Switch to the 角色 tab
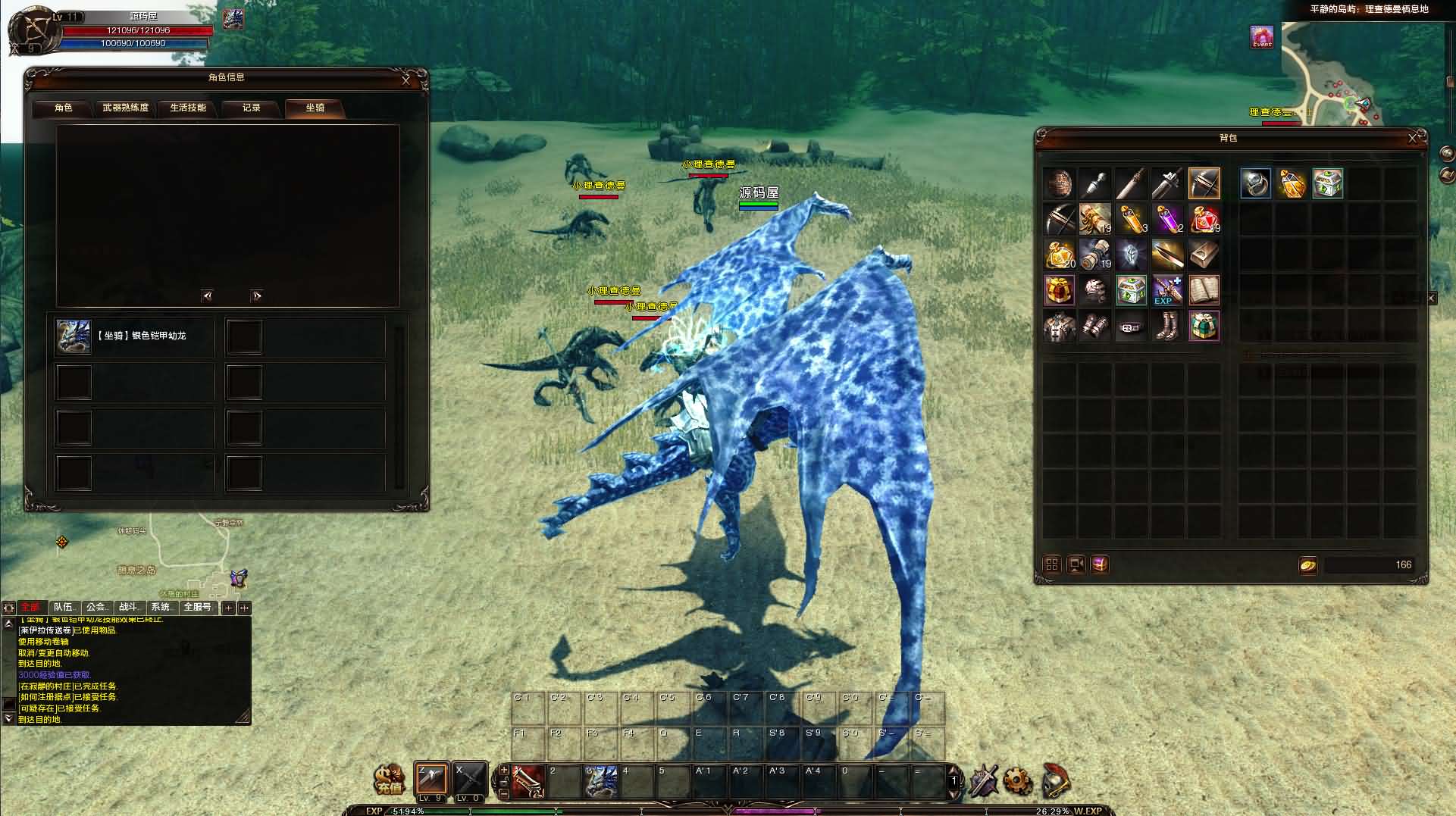 64,108
